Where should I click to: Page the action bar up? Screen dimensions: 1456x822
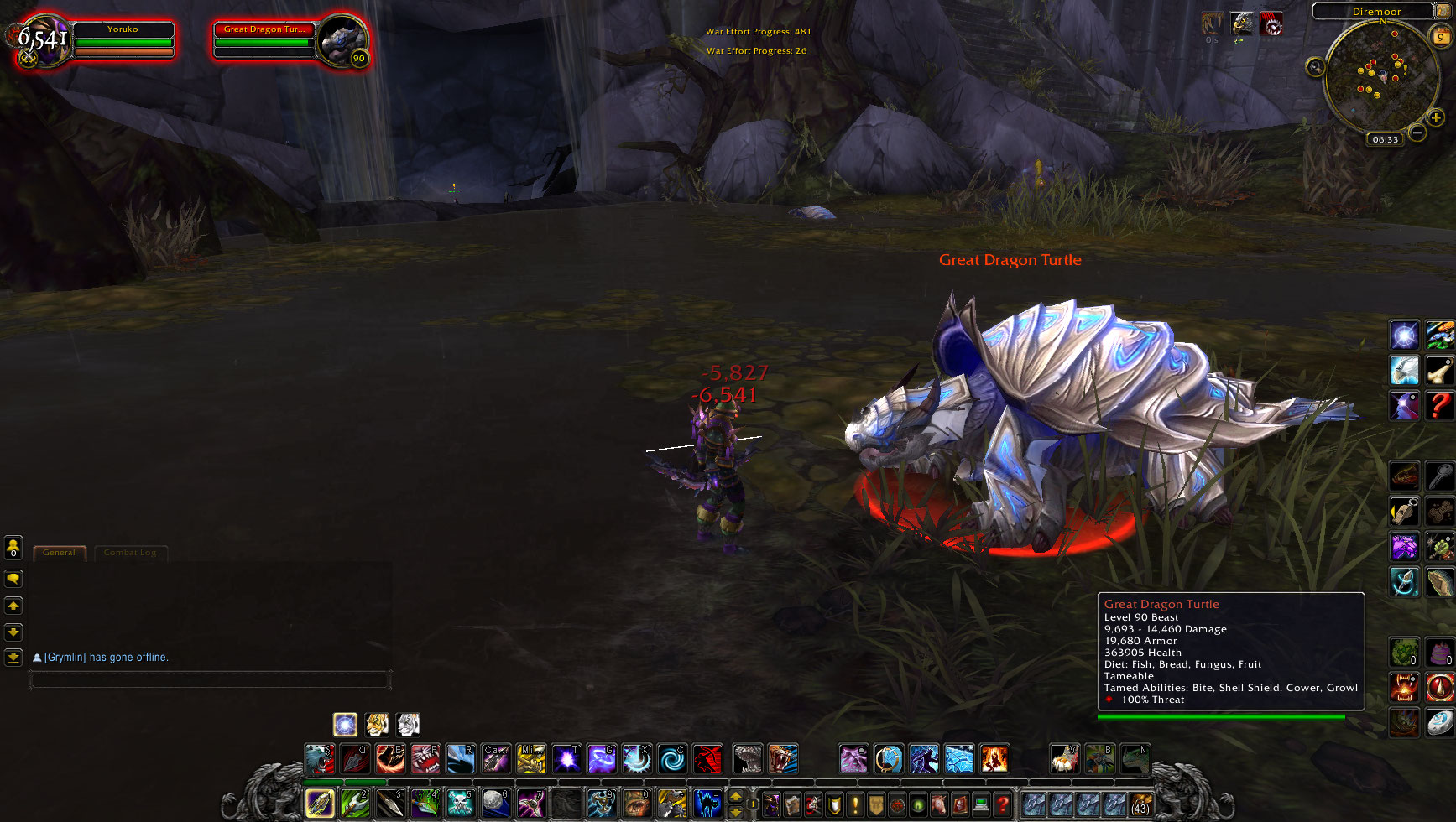(x=735, y=796)
